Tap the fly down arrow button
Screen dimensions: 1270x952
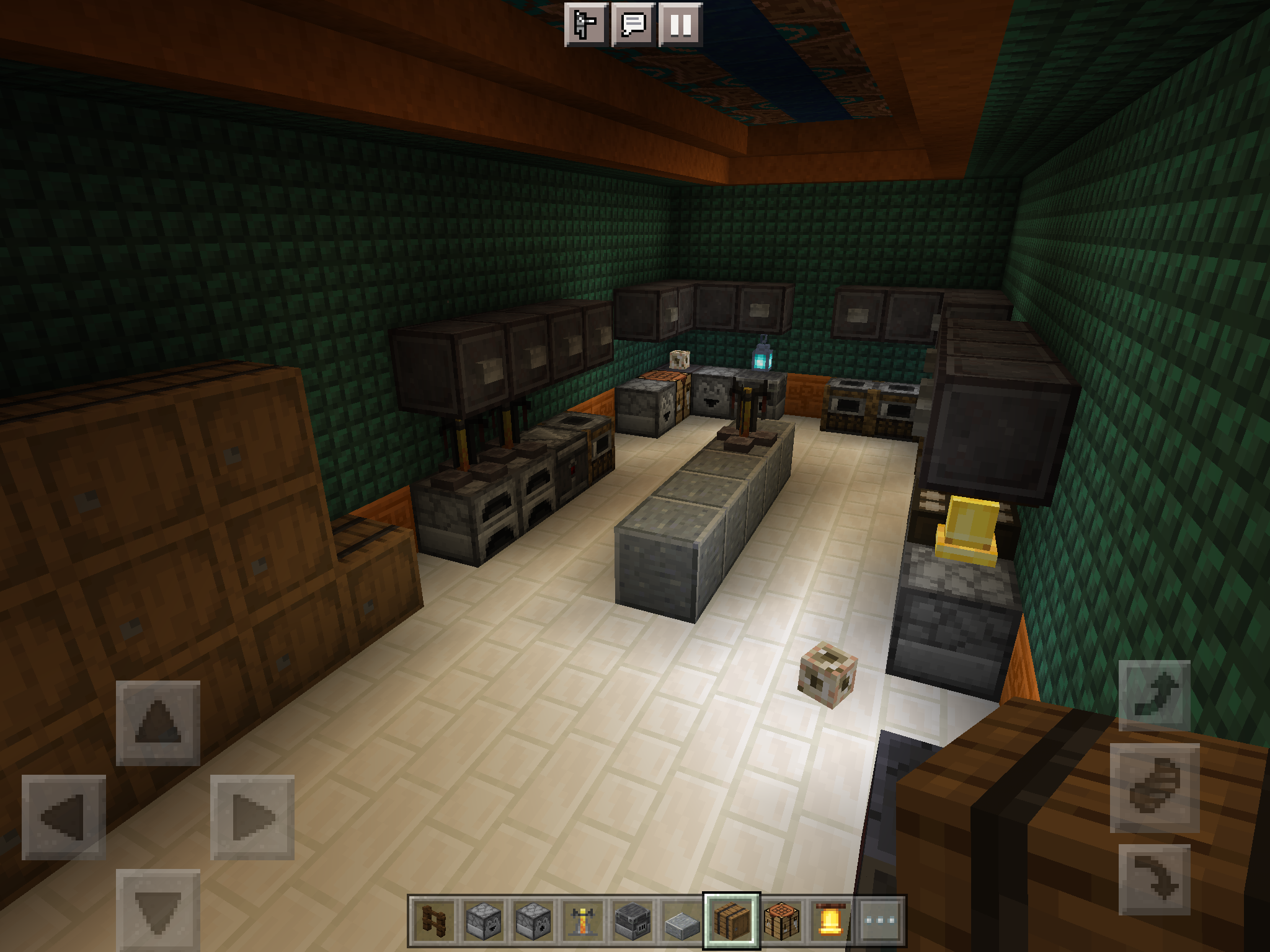1155,879
